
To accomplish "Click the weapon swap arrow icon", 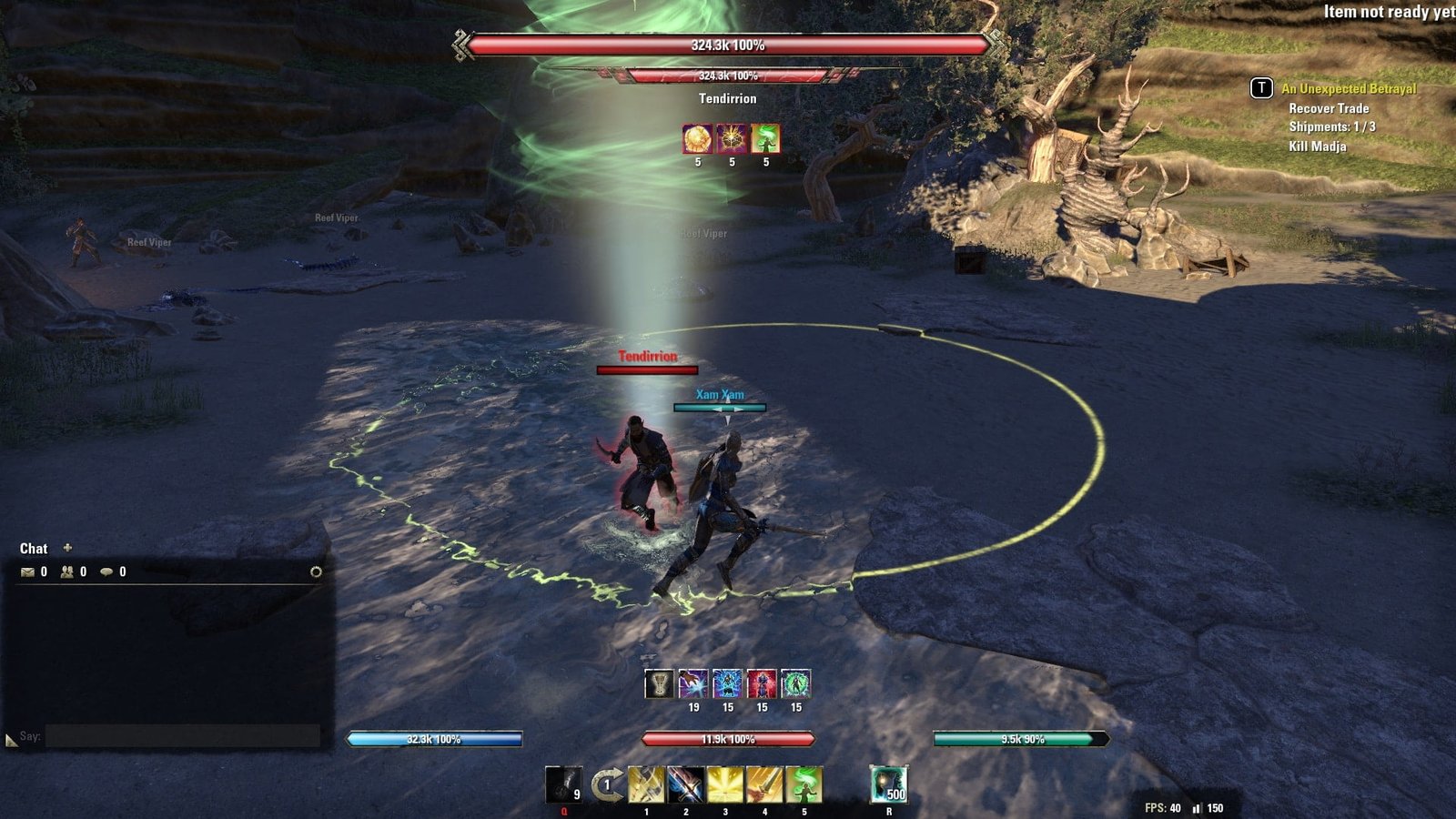I will click(606, 784).
